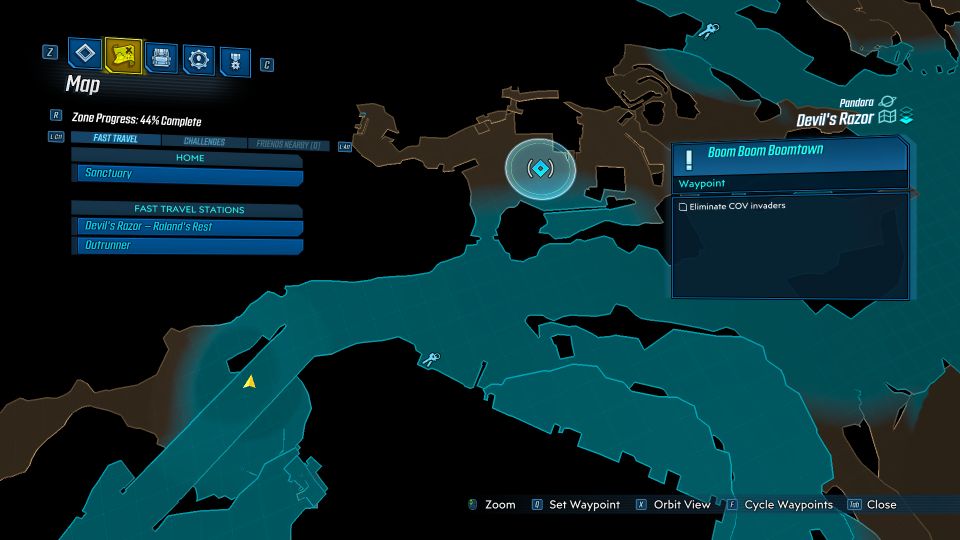Show the Challenges sub-tab
The image size is (960, 540).
tap(204, 142)
